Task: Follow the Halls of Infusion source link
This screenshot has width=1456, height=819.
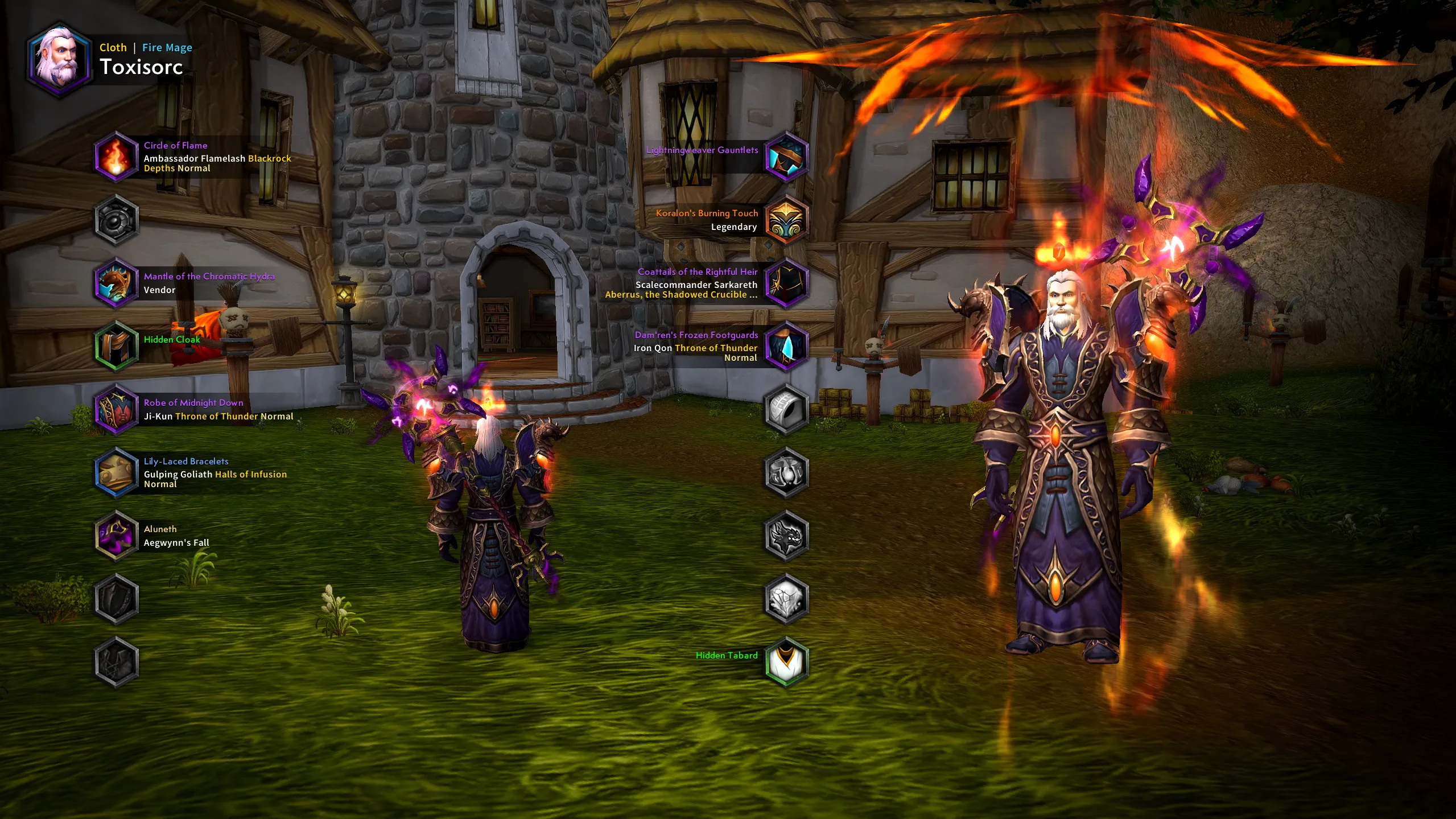Action: click(x=250, y=474)
